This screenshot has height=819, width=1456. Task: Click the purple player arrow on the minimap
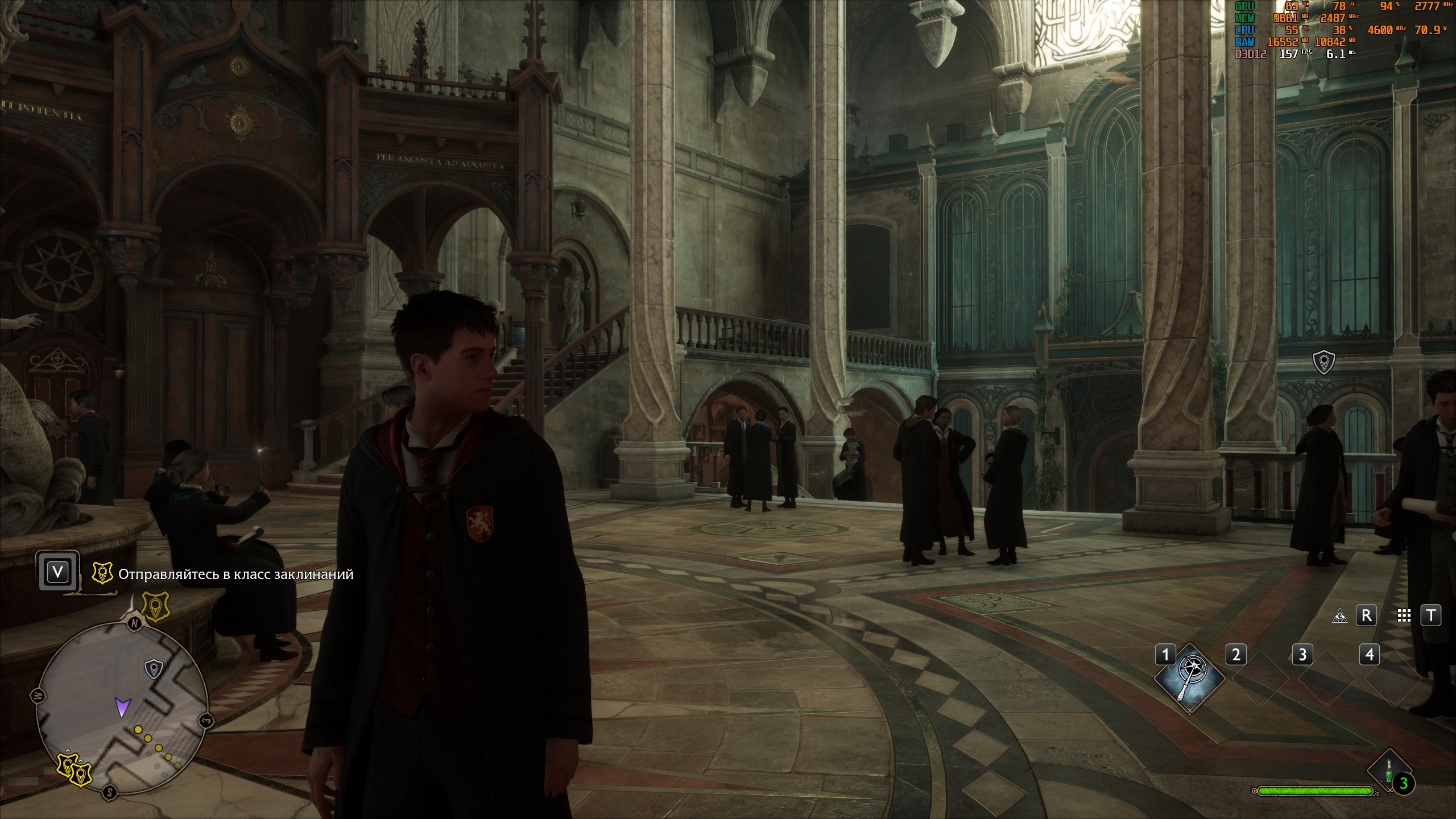coord(122,706)
